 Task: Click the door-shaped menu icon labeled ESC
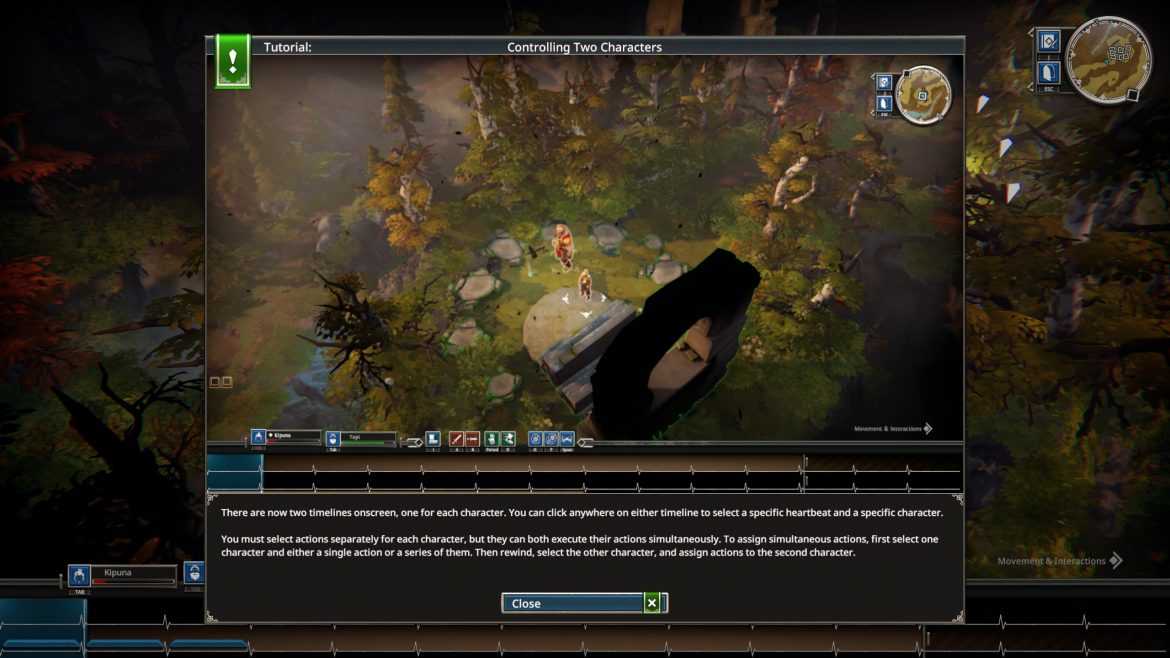click(1048, 72)
